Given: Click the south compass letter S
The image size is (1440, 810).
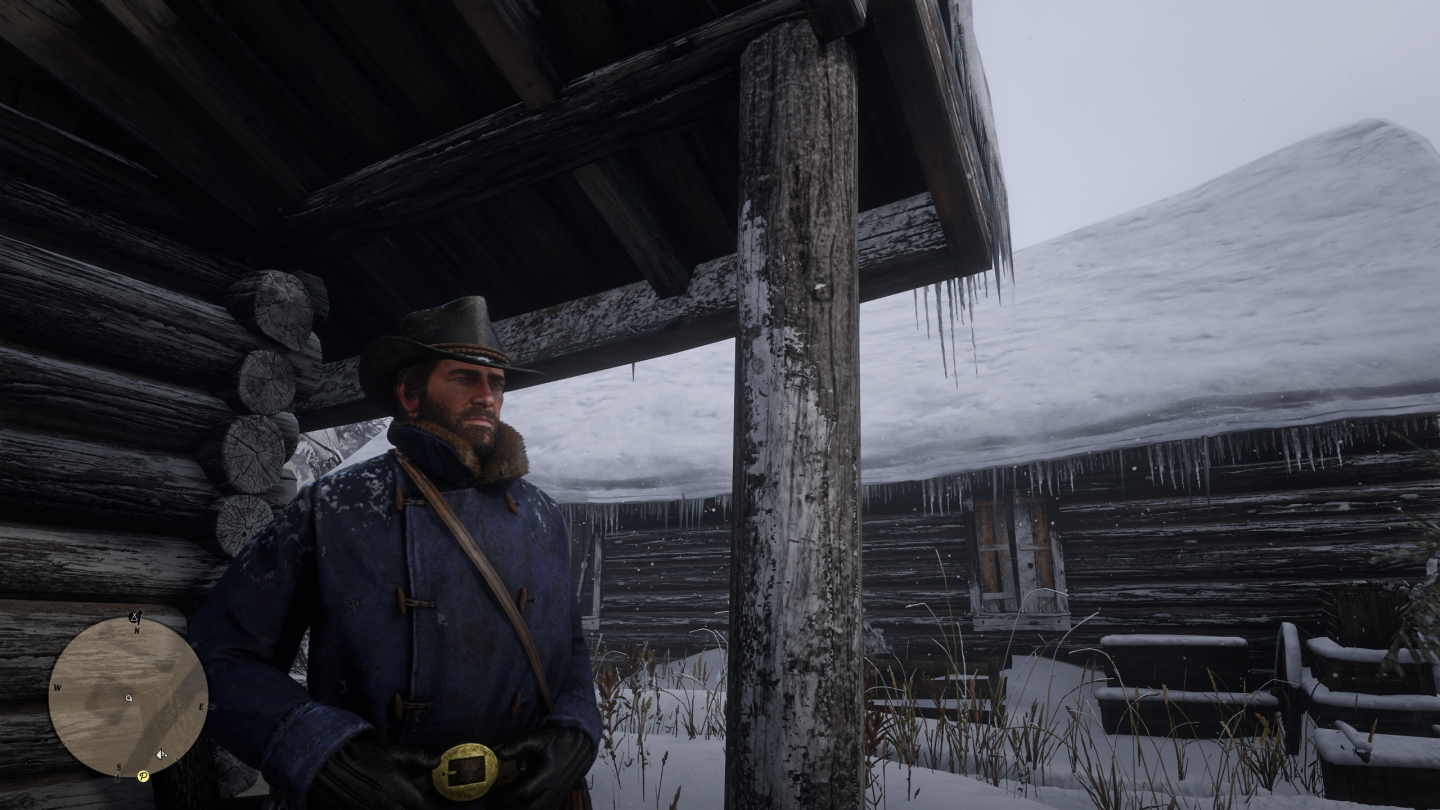Looking at the screenshot, I should click(x=118, y=768).
